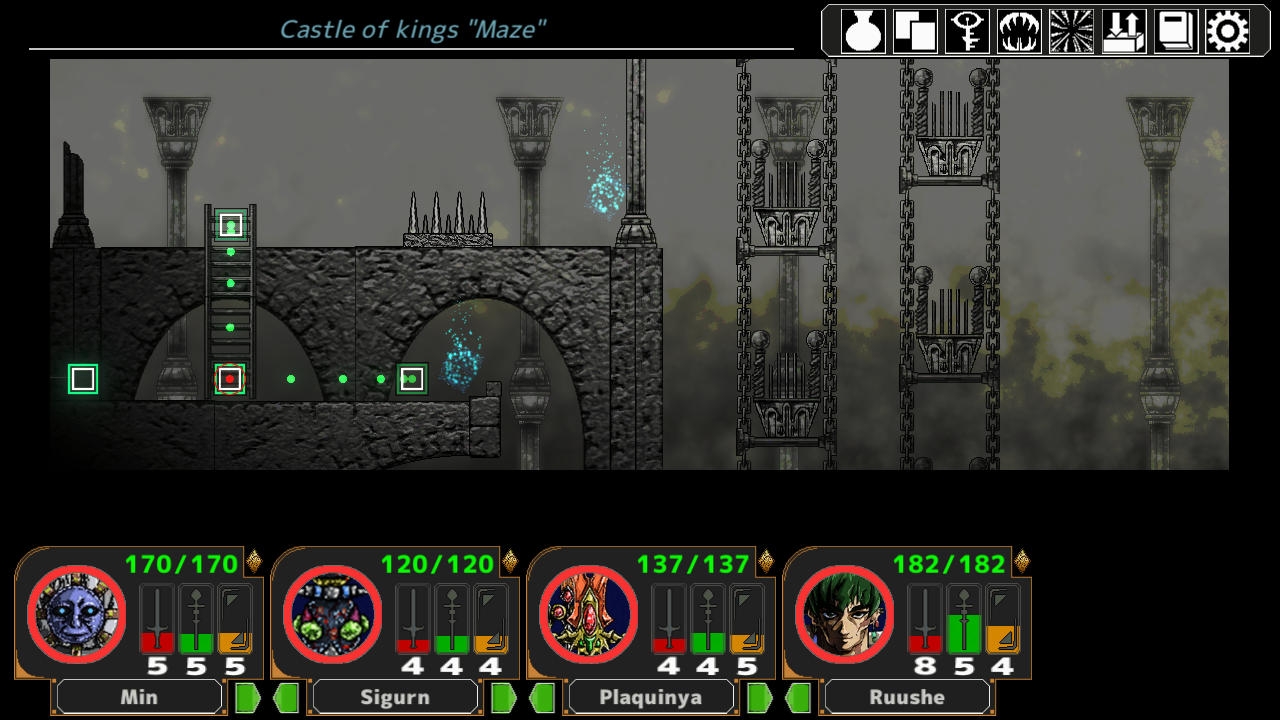Open the potion flask items menu
The width and height of the screenshot is (1280, 720).
[864, 32]
